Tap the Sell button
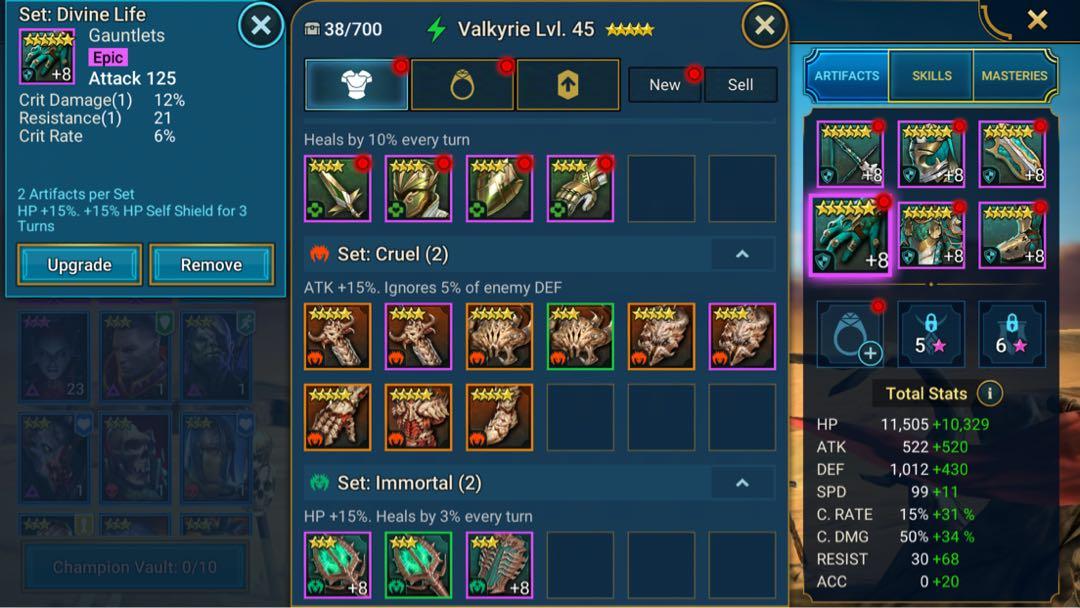 point(741,85)
